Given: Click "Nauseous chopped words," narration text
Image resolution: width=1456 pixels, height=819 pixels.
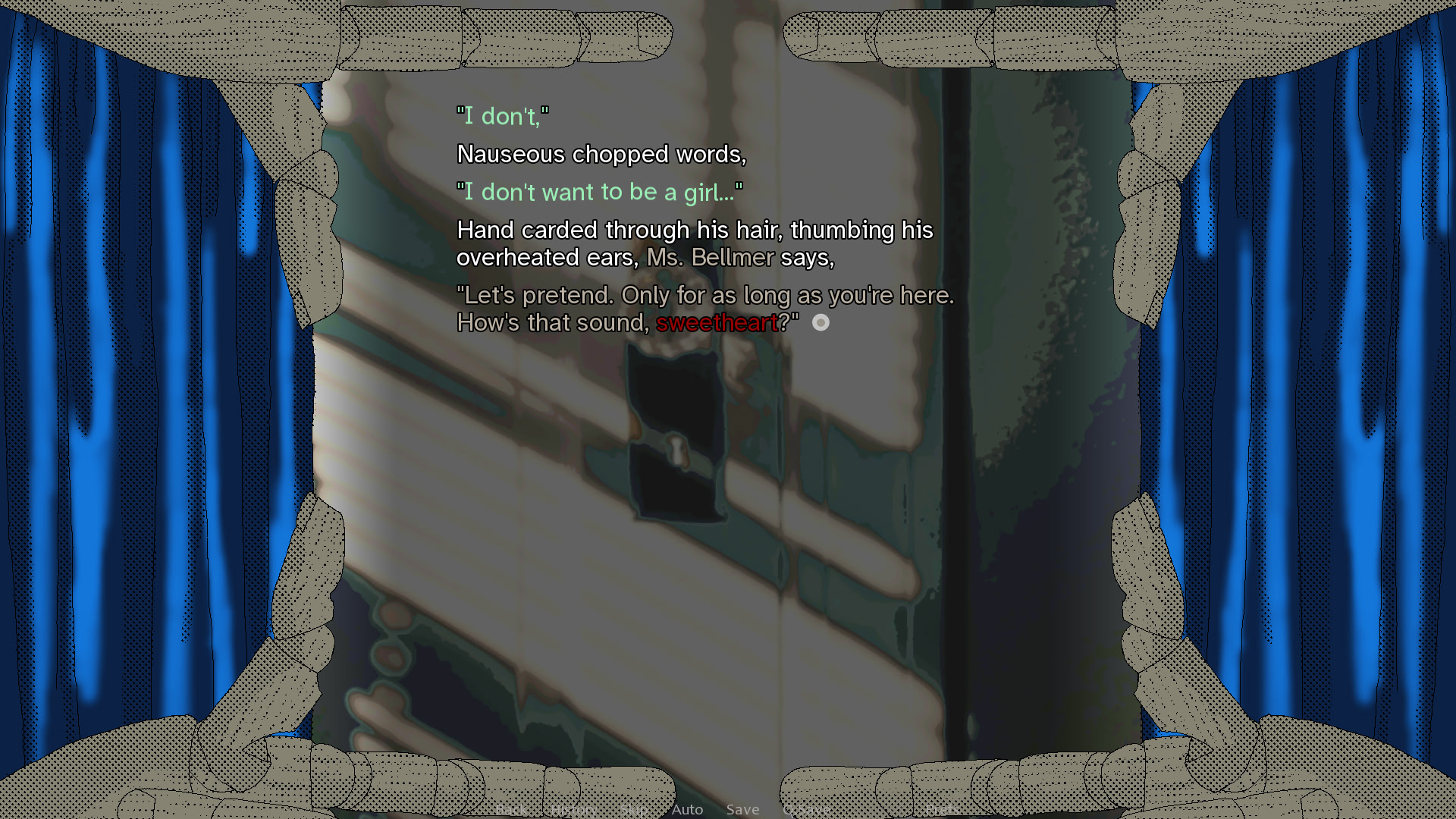Looking at the screenshot, I should pyautogui.click(x=601, y=154).
